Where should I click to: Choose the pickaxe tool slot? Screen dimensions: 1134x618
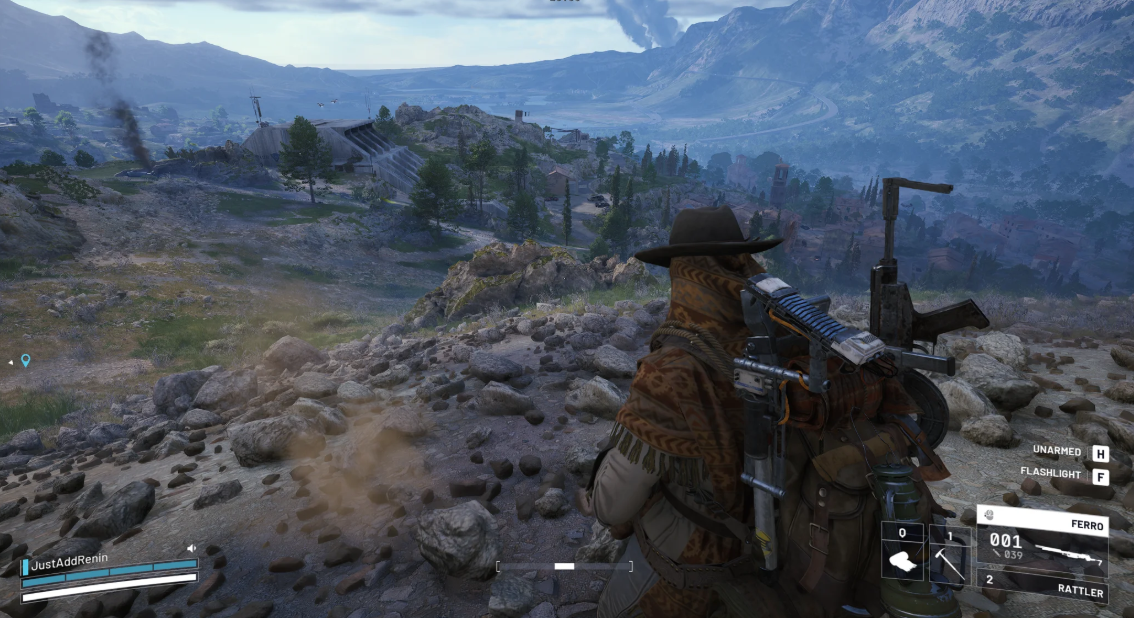click(x=949, y=553)
